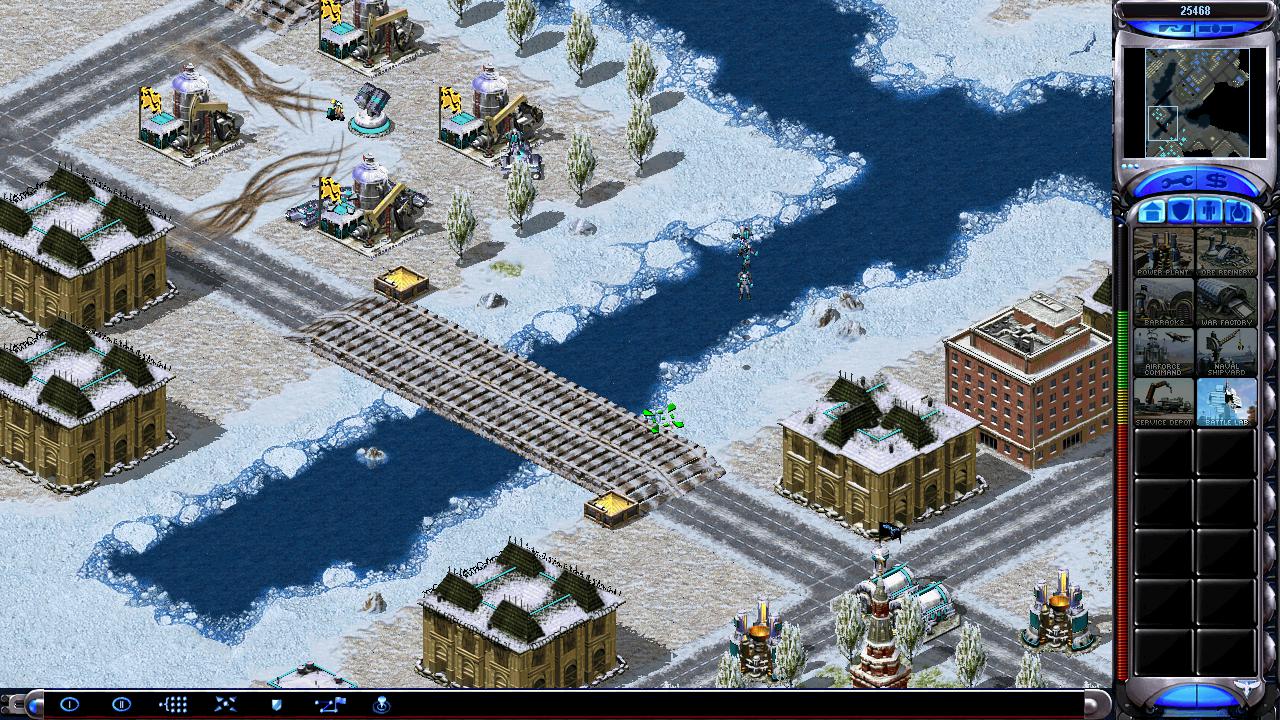Activate the dollar-sign sell button
Image resolution: width=1280 pixels, height=720 pixels.
coord(1218,181)
